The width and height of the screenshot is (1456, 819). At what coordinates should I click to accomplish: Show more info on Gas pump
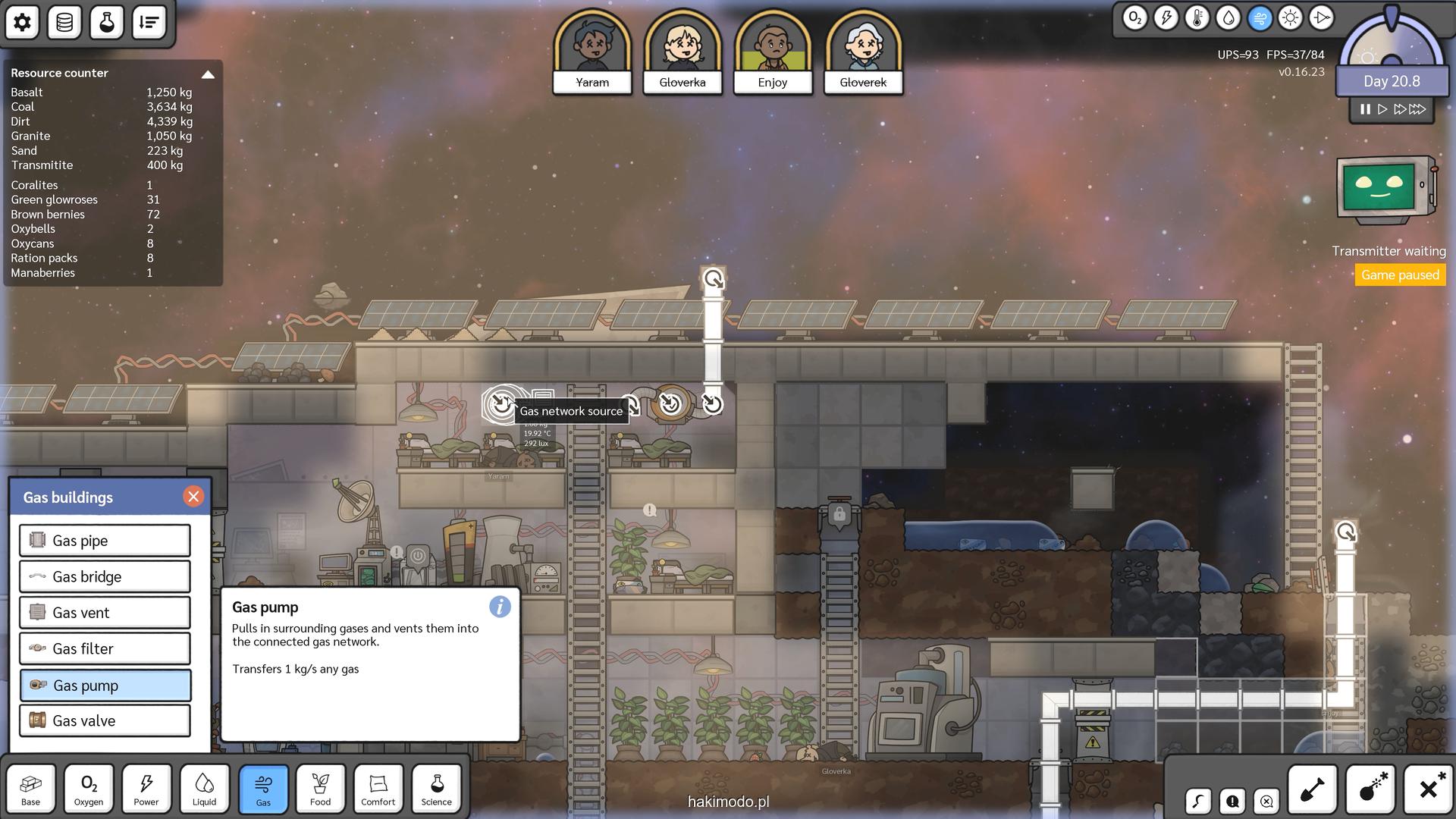pyautogui.click(x=500, y=607)
